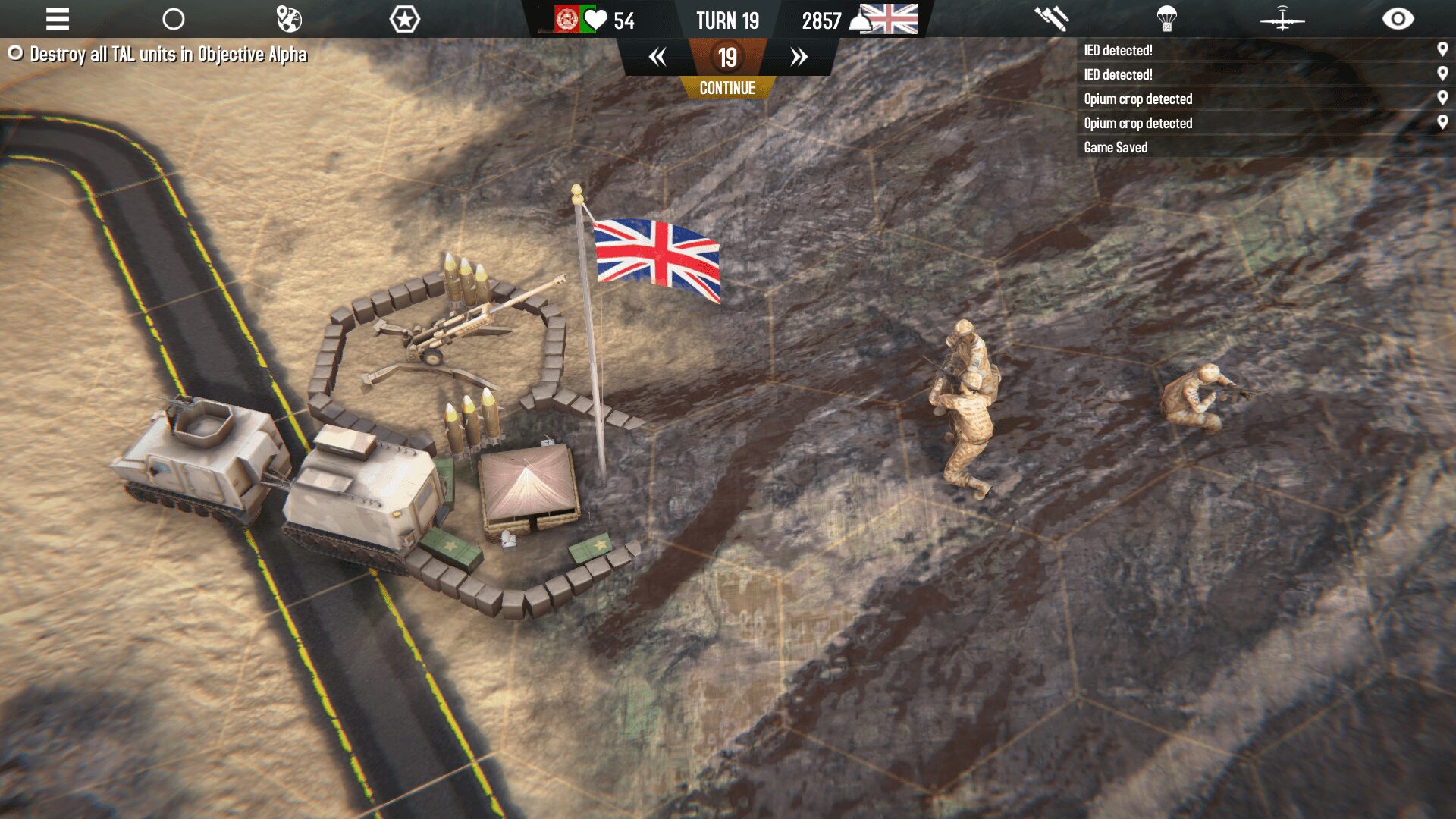Select the Destroy all TAL units objective
Viewport: 1456px width, 819px height.
tap(168, 55)
